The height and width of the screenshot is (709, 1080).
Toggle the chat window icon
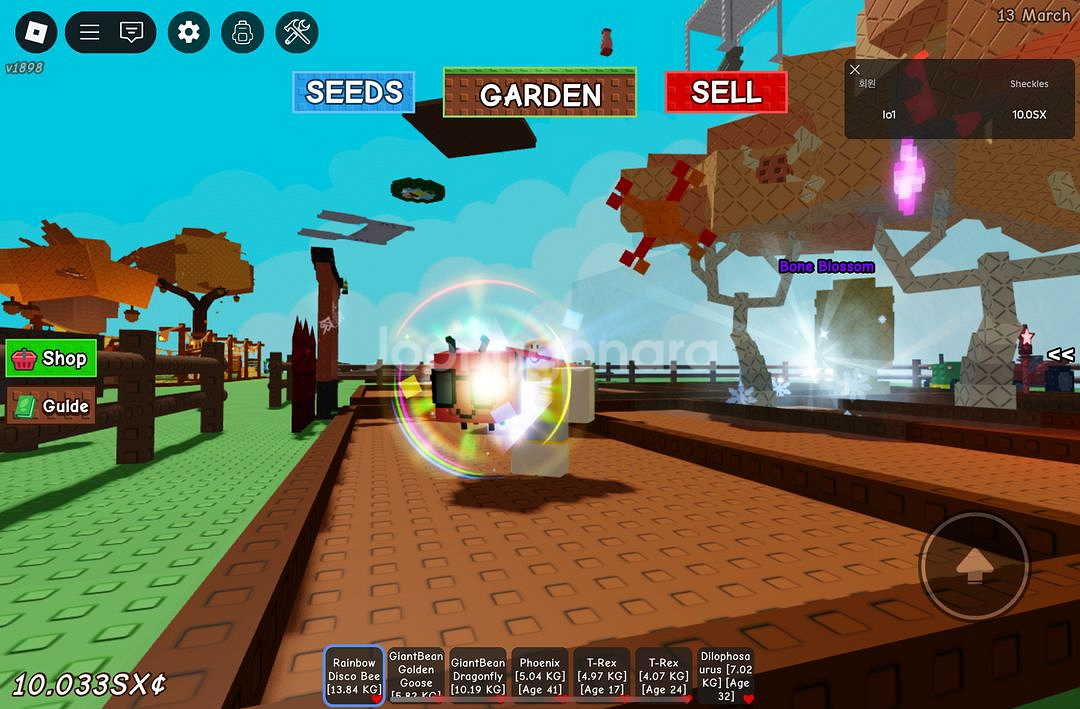tap(131, 32)
